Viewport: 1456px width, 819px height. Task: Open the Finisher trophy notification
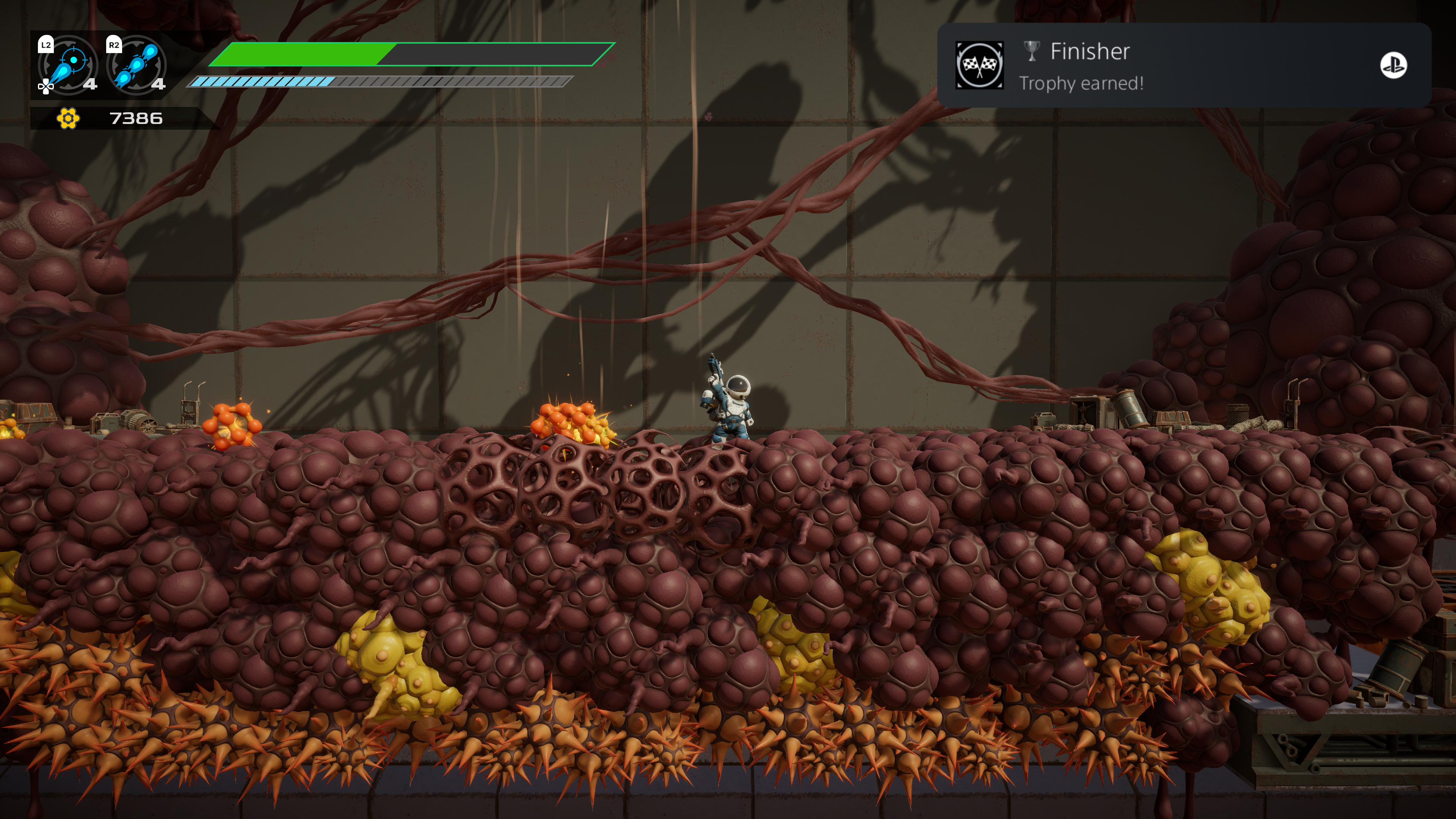coord(1184,66)
